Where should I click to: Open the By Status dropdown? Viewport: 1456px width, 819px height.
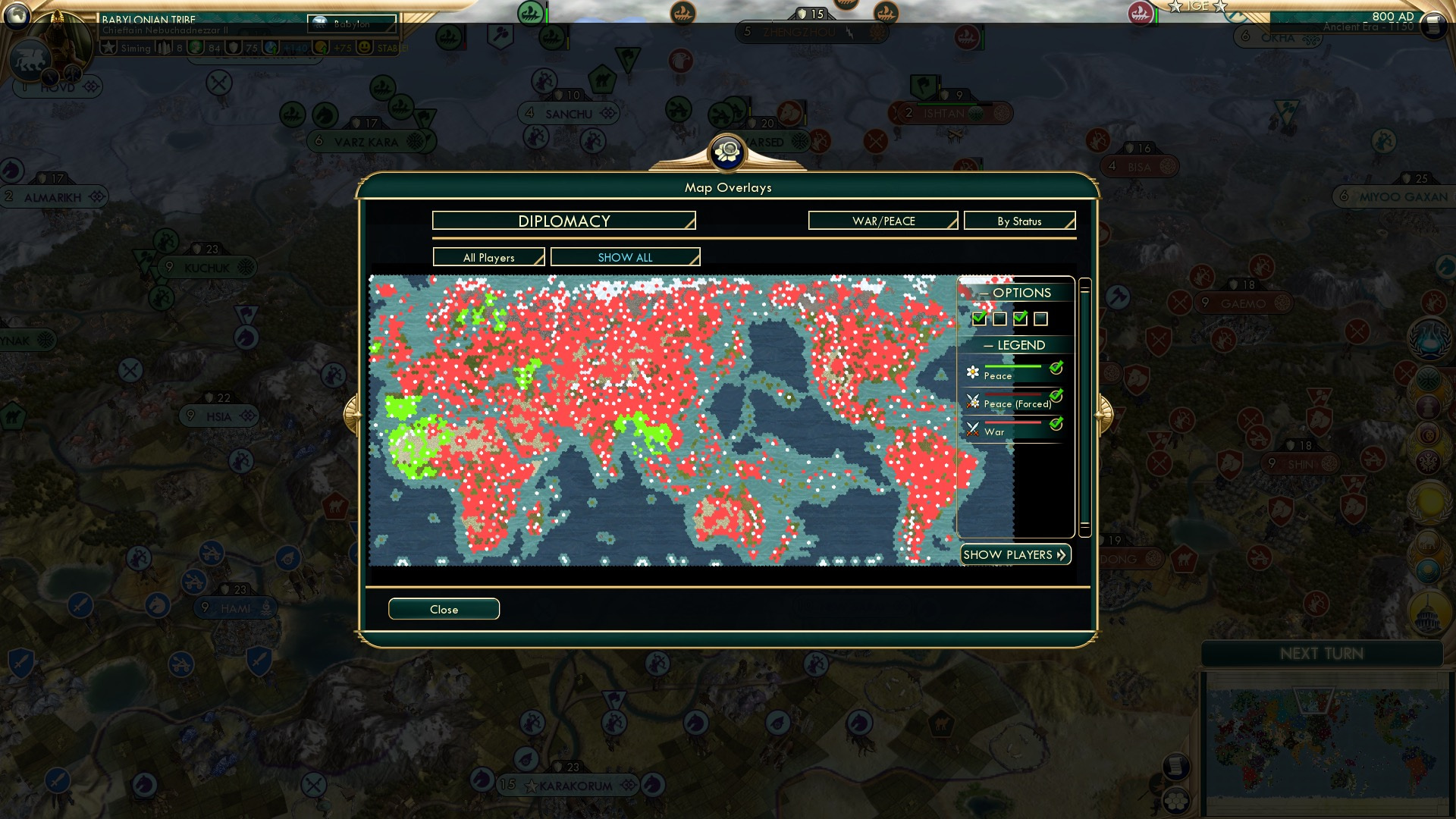click(x=1019, y=221)
